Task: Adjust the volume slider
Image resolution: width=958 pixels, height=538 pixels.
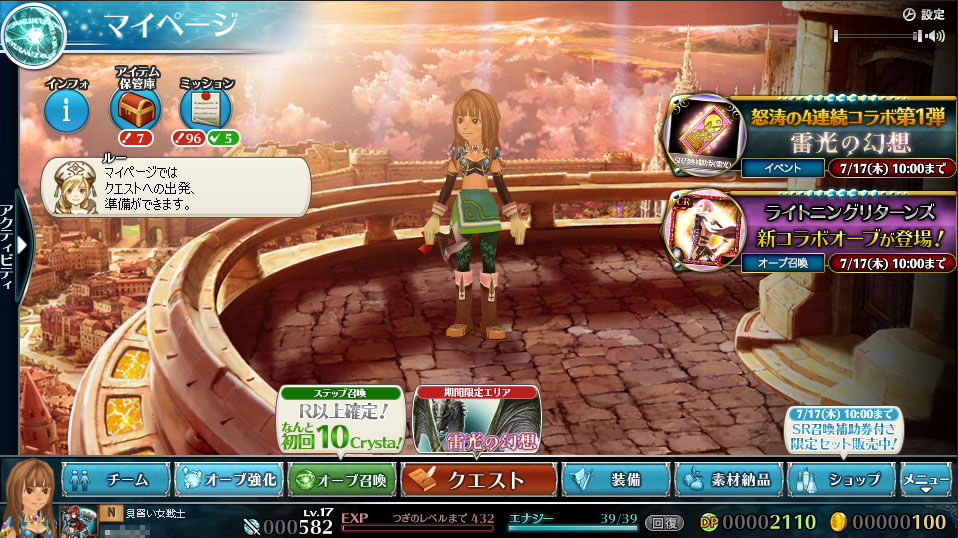Action: 876,37
